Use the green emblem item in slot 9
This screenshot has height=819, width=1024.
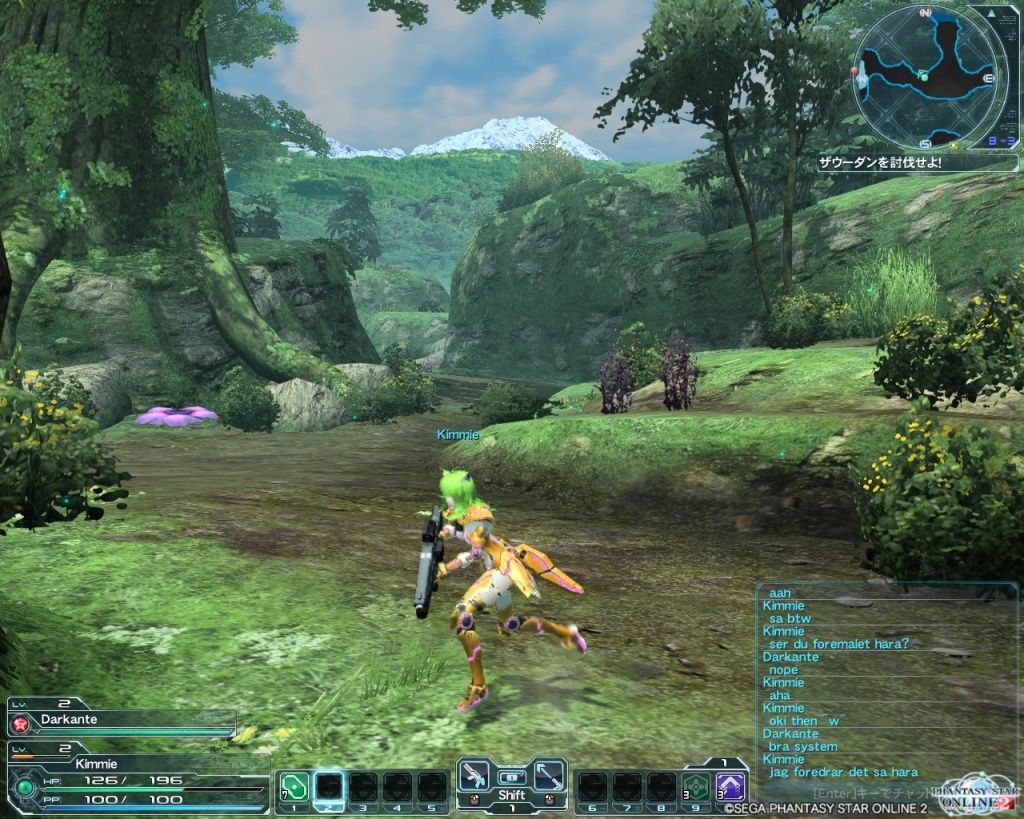point(696,787)
